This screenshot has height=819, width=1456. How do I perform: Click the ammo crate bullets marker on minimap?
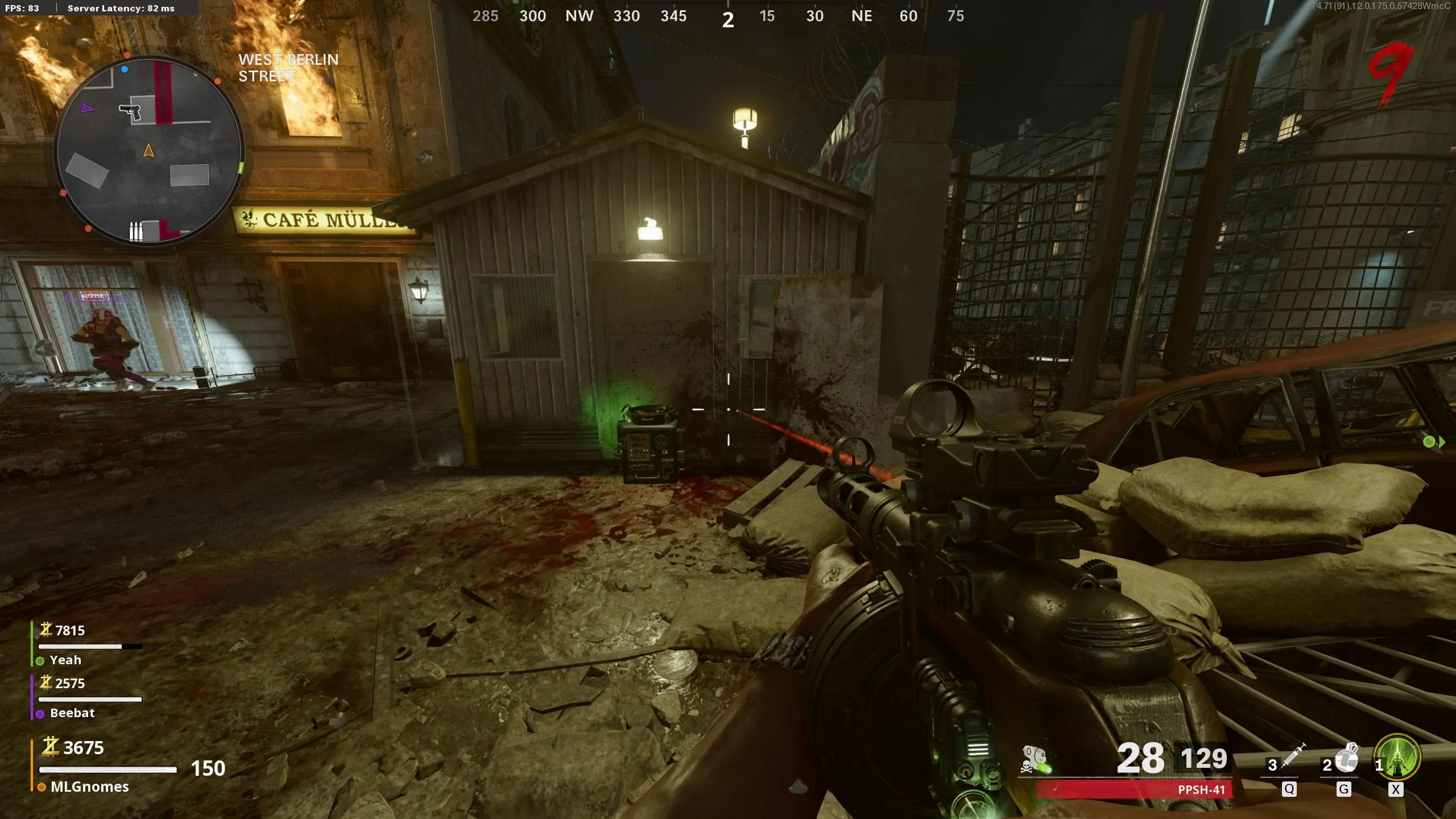click(135, 231)
